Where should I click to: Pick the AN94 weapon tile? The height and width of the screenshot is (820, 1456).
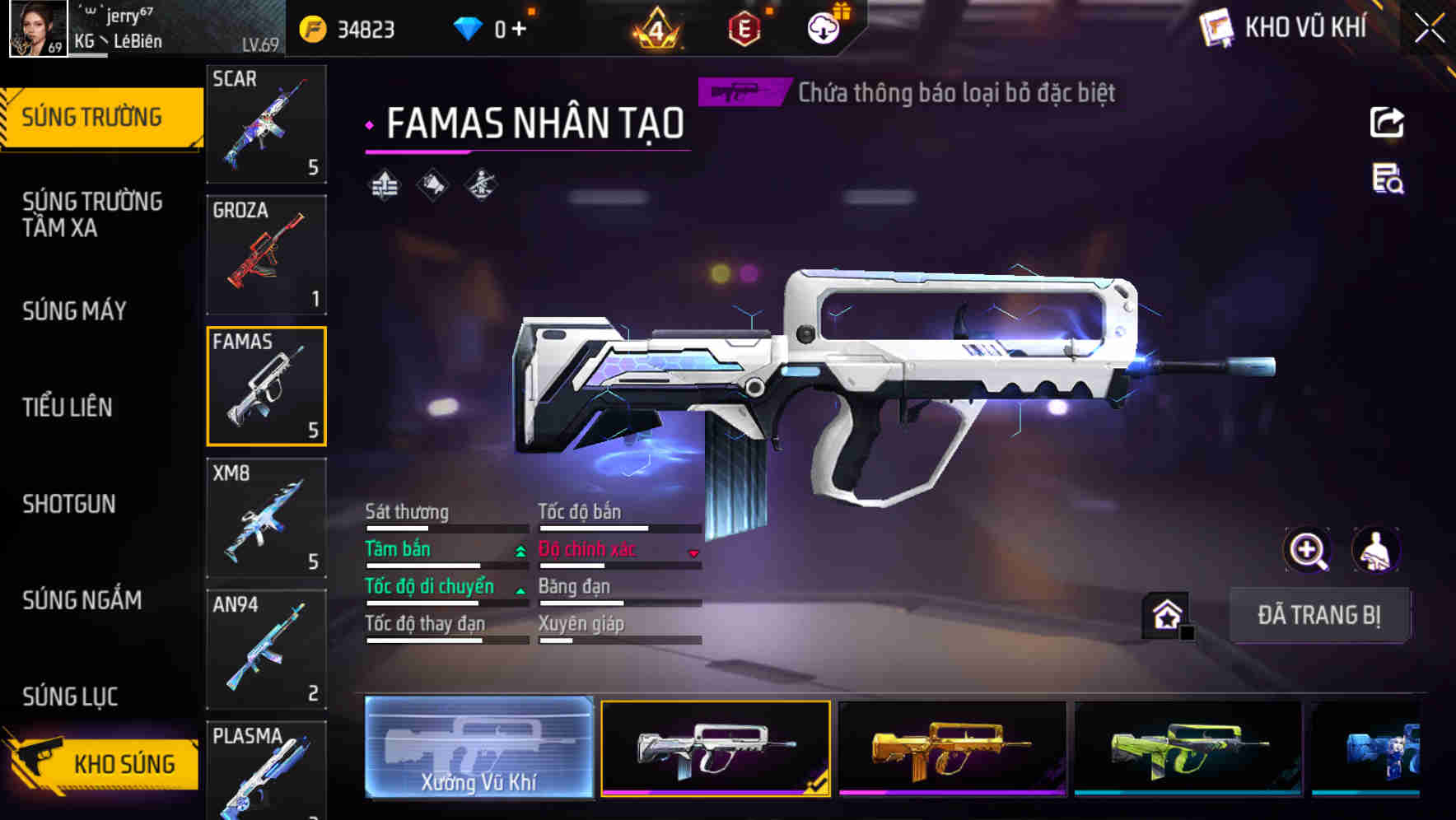tap(266, 649)
